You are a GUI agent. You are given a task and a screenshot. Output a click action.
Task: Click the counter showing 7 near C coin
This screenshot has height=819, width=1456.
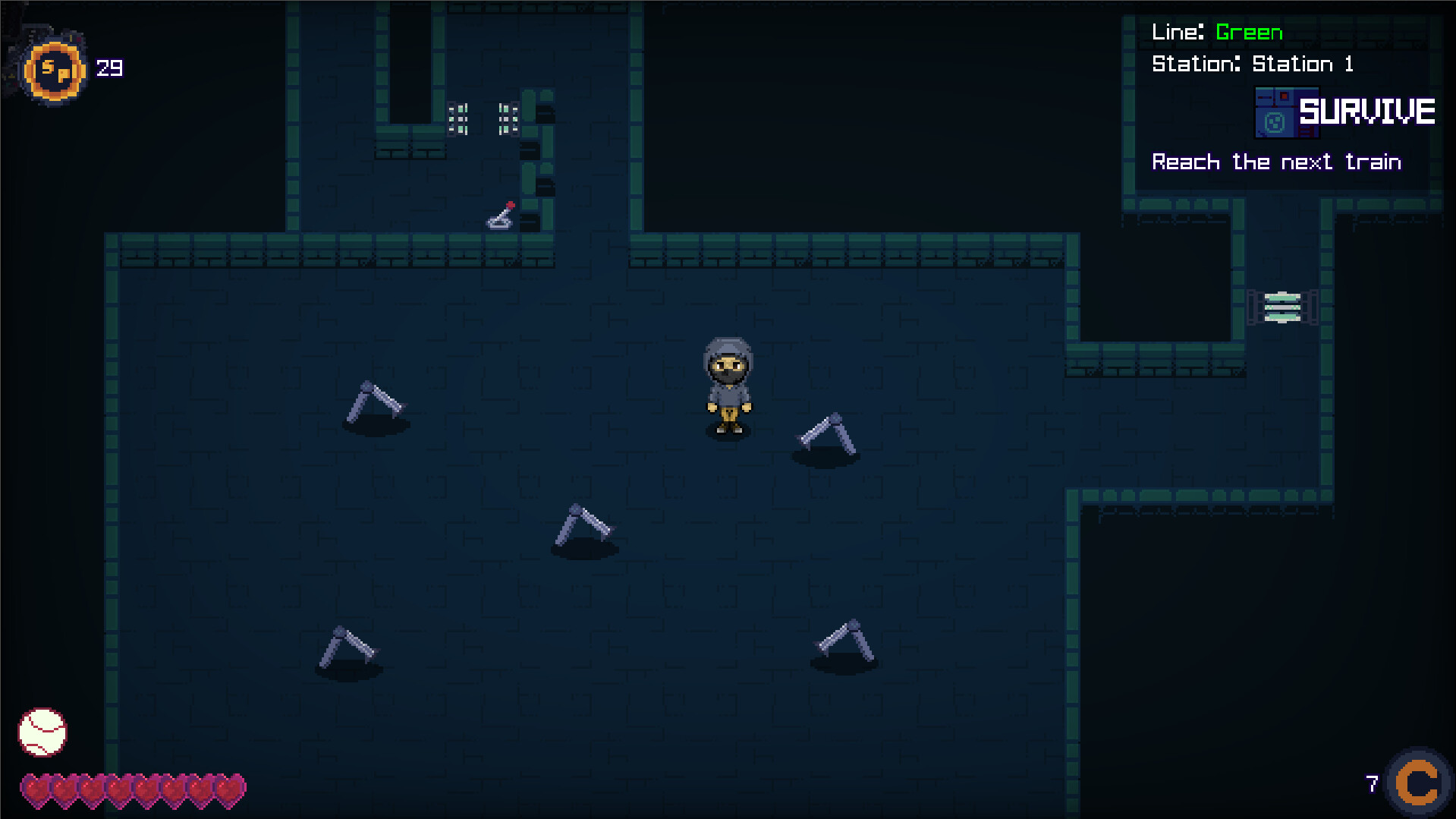(x=1371, y=783)
